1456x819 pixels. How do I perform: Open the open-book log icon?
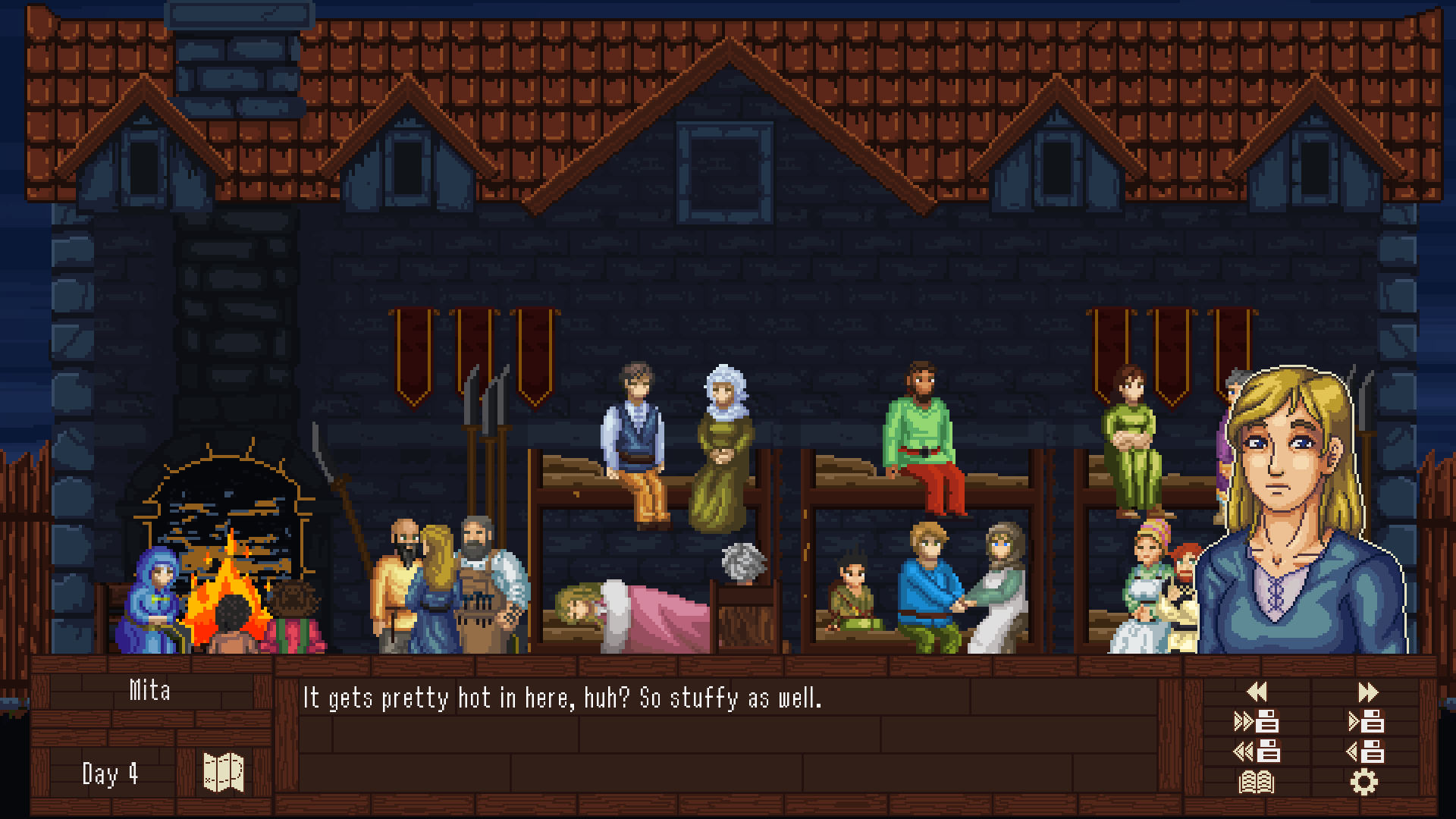click(x=1257, y=782)
